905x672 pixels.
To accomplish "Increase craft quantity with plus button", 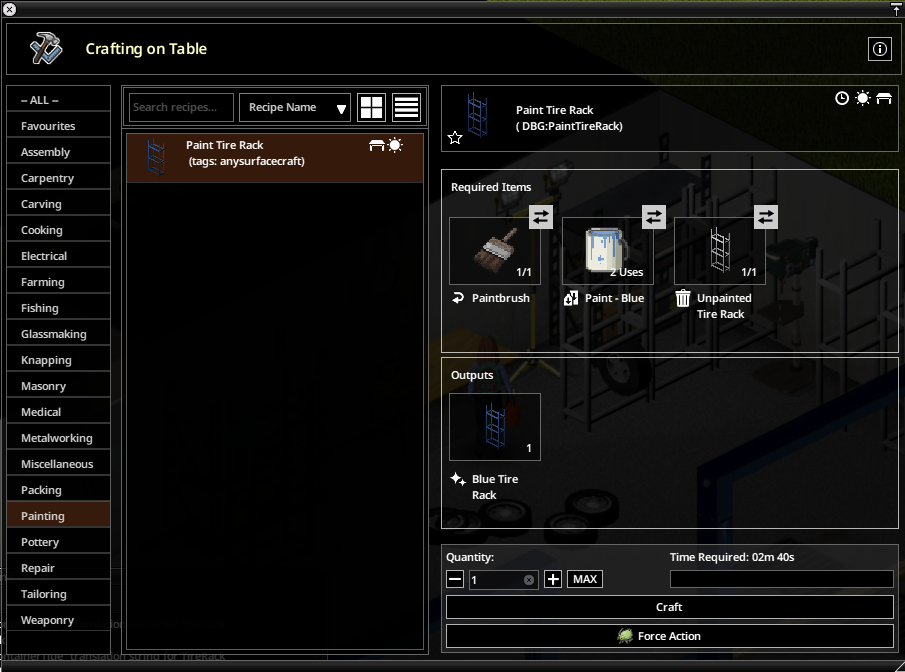I will [553, 580].
